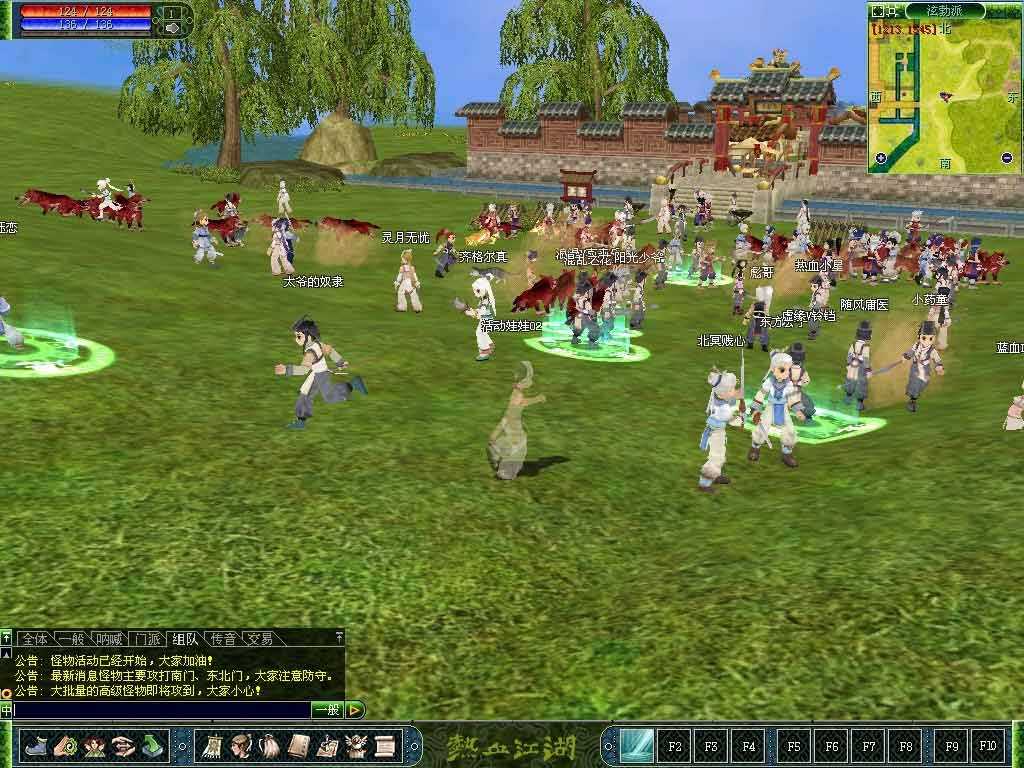1024x768 pixels.
Task: Click the blue boot icon
Action: (x=36, y=746)
